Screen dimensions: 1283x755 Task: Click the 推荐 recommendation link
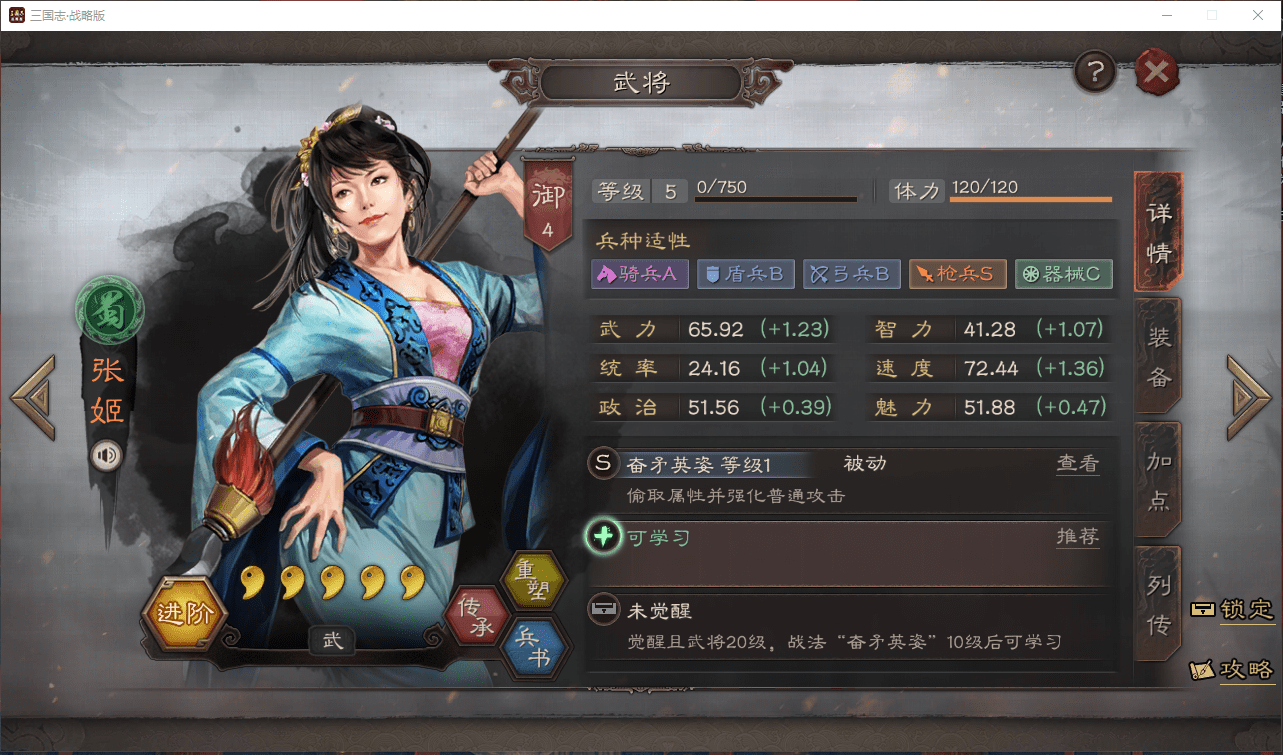1078,537
